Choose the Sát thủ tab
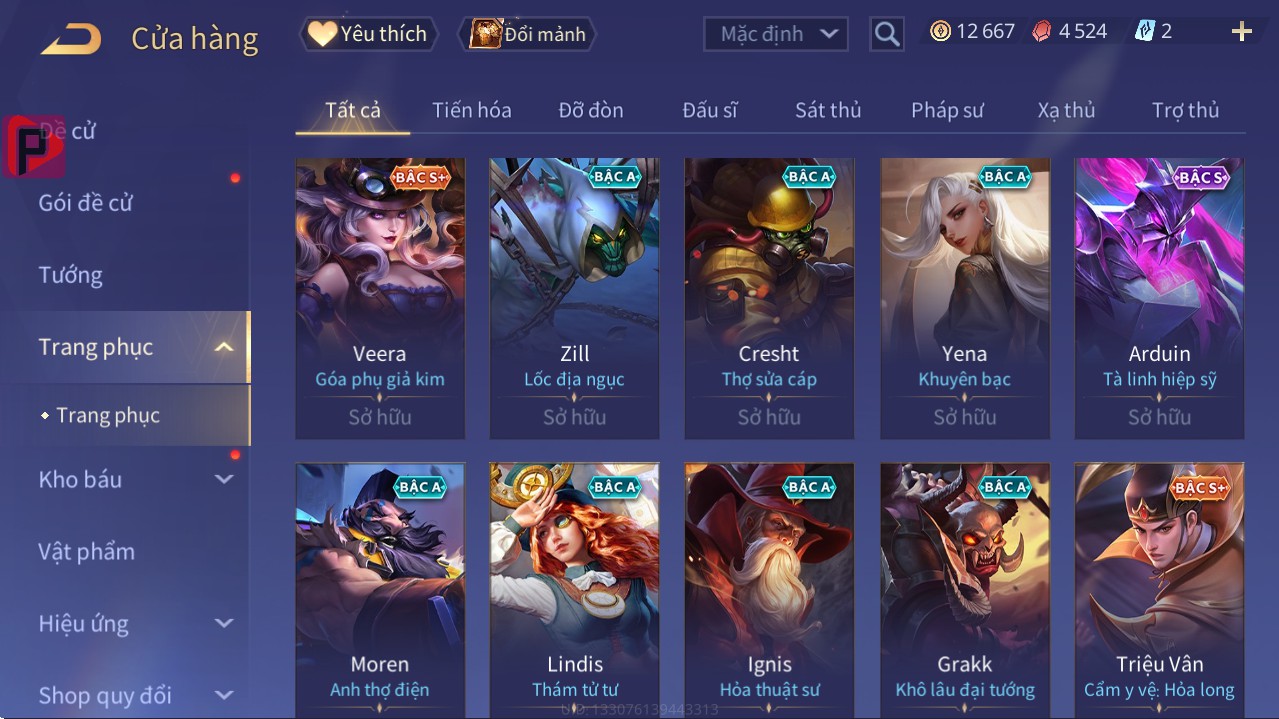Viewport: 1279px width, 719px height. point(828,110)
